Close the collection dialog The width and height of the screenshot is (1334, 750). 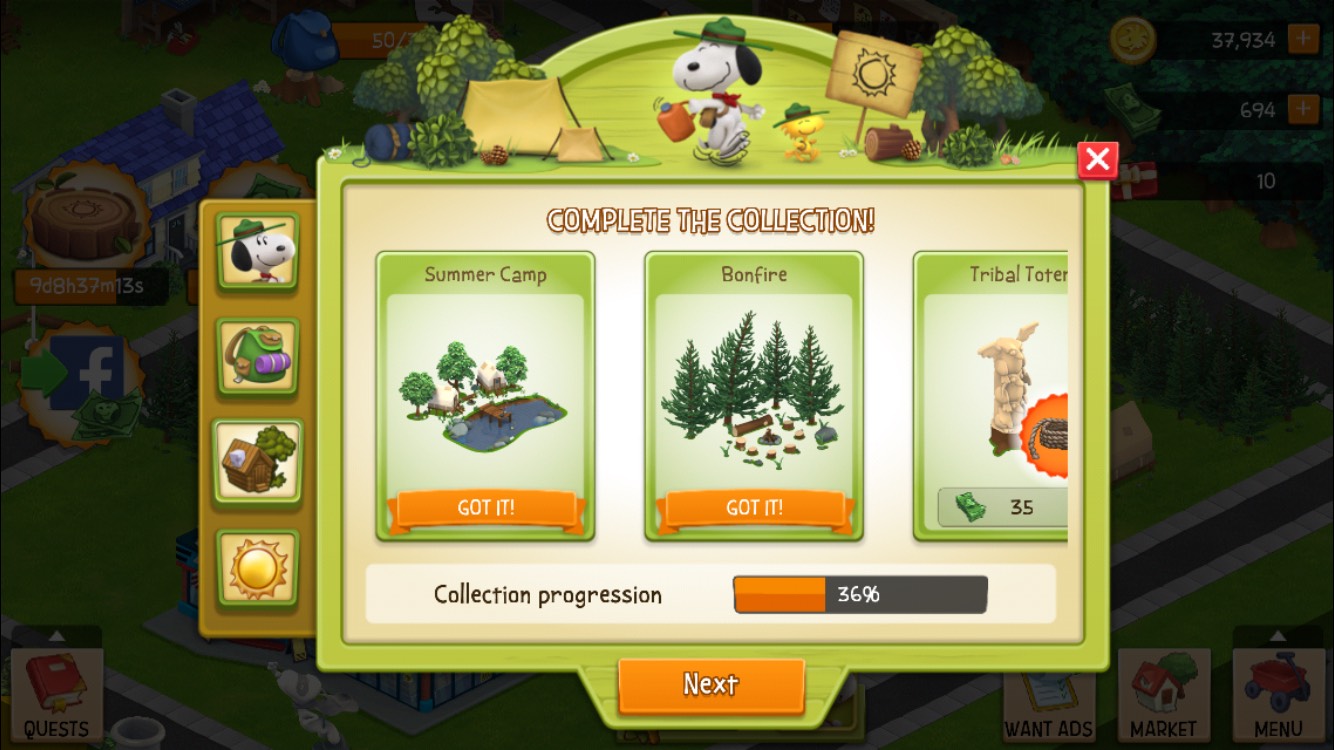pyautogui.click(x=1097, y=160)
